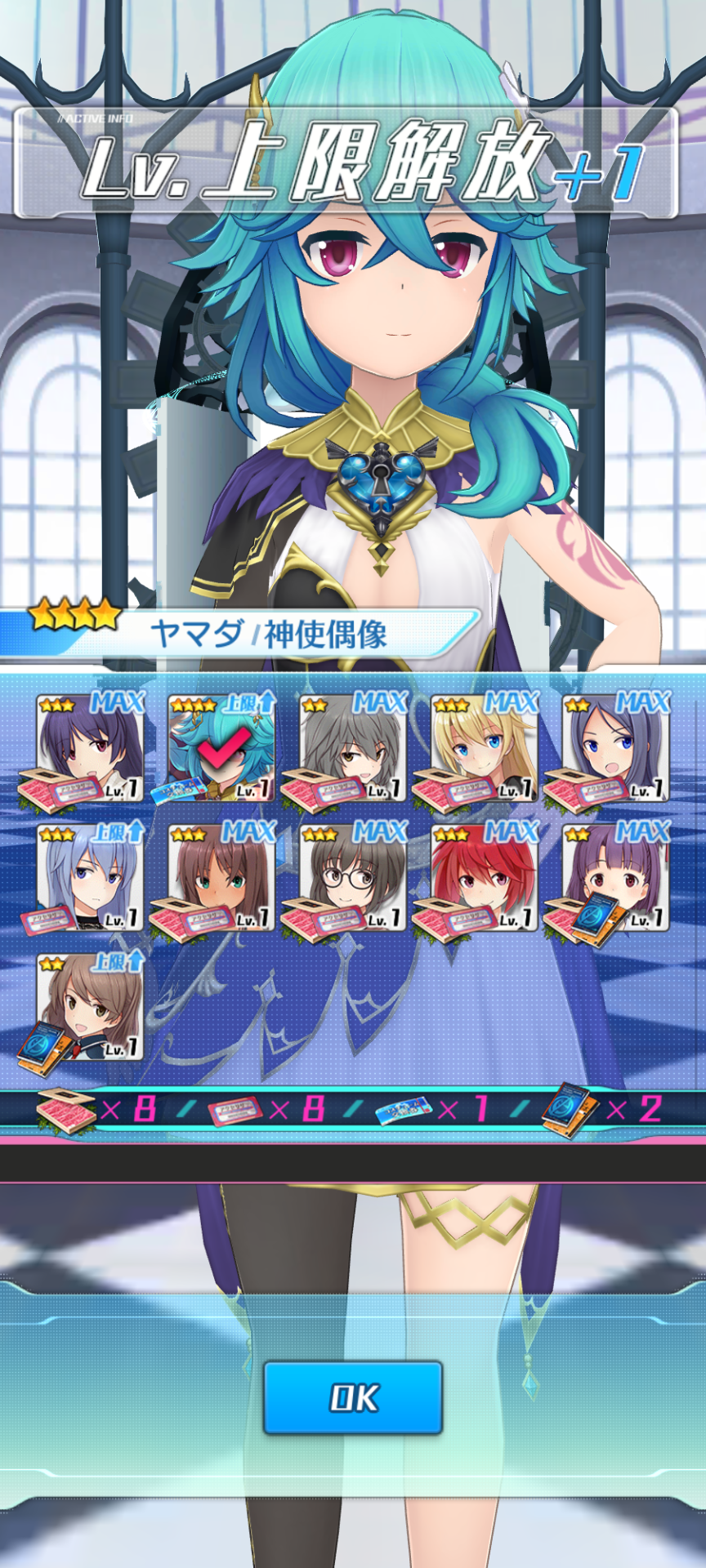Viewport: 706px width, 1568px height.
Task: Choose the gray-haired two-star character card
Action: tap(353, 748)
